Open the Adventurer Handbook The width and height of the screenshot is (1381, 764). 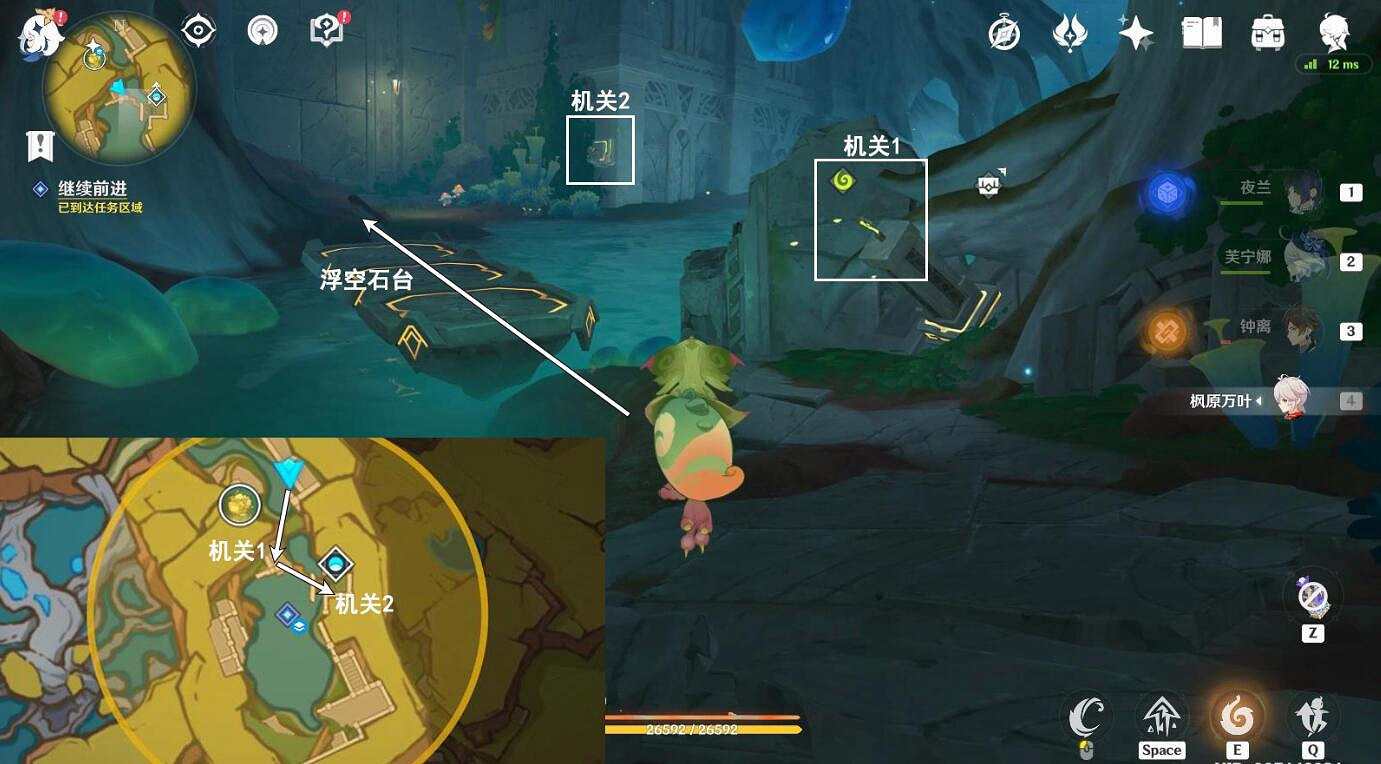click(324, 30)
